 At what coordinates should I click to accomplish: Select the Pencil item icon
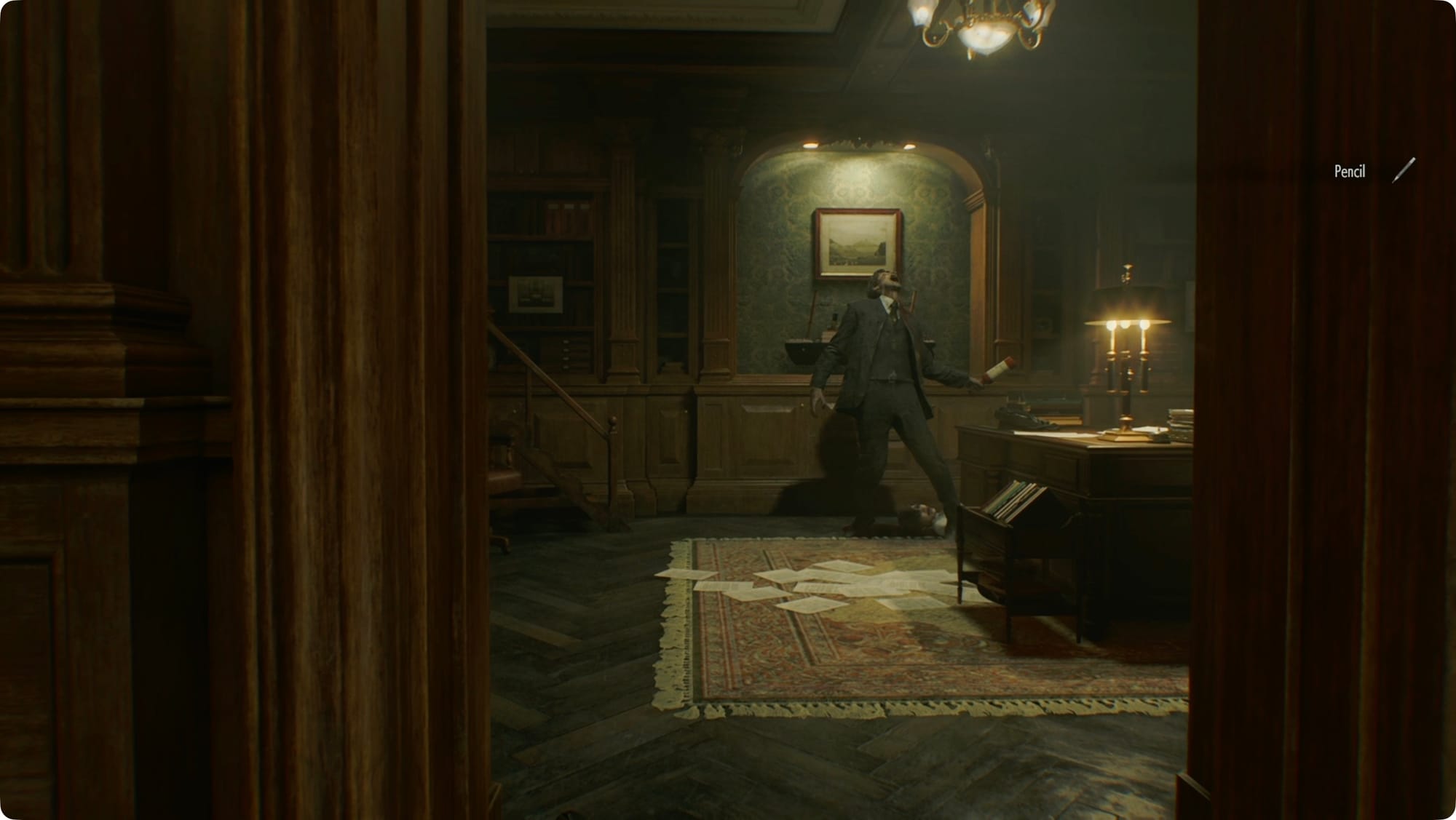click(x=1404, y=170)
